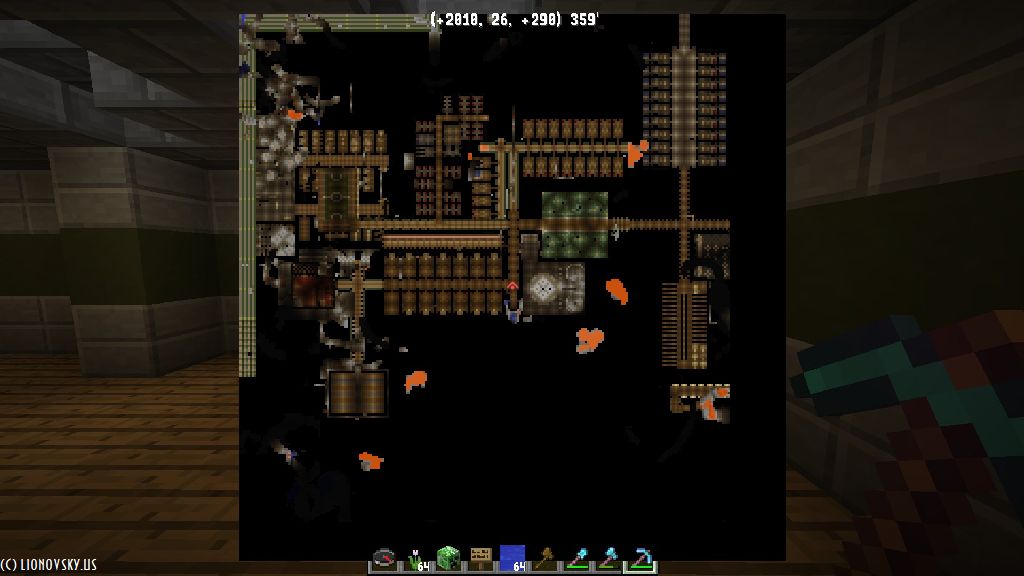Choose the green leaves block slot
Screen dimensions: 1024x576
[x=448, y=558]
